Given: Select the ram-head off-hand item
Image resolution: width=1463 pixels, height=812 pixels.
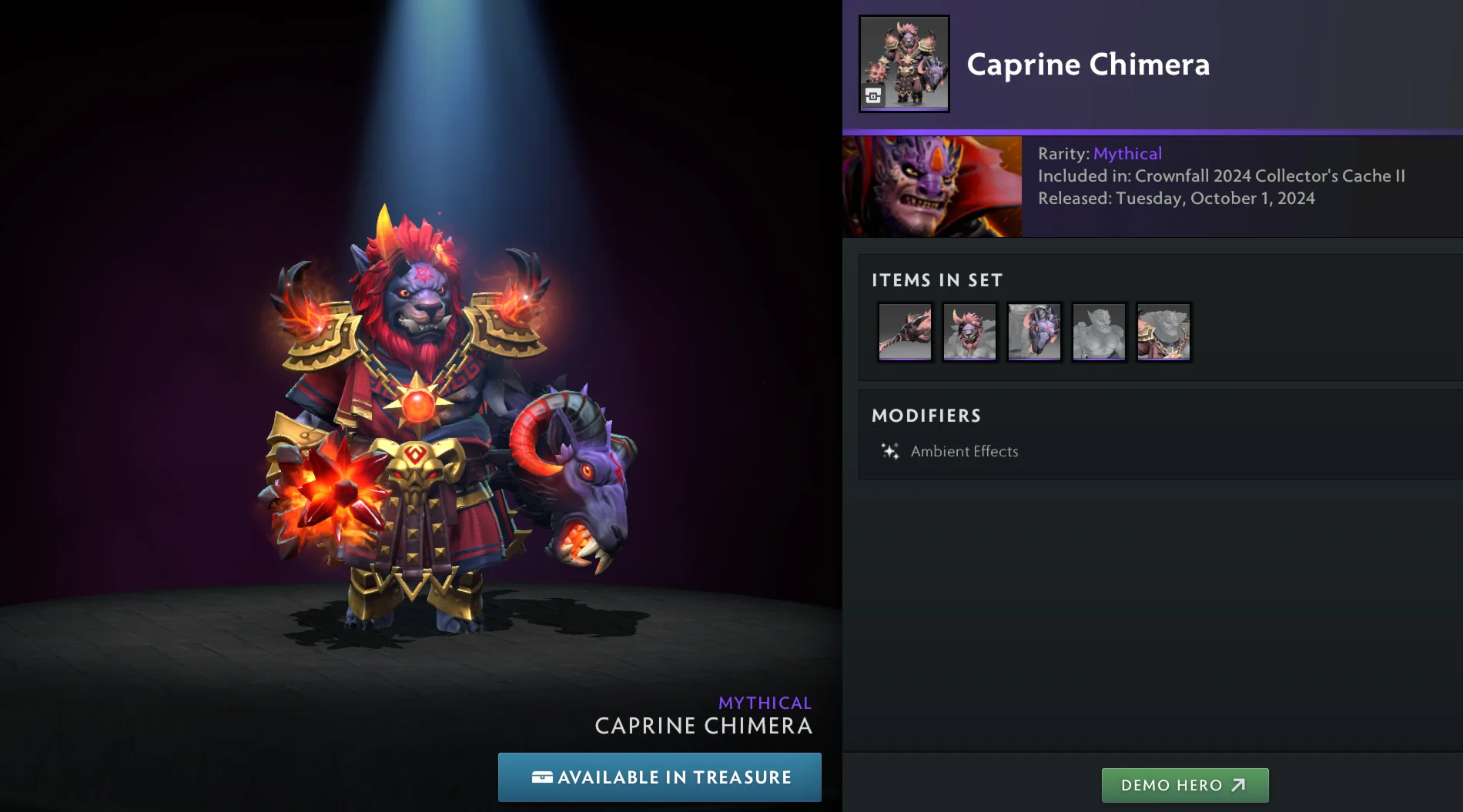Looking at the screenshot, I should (x=1034, y=332).
